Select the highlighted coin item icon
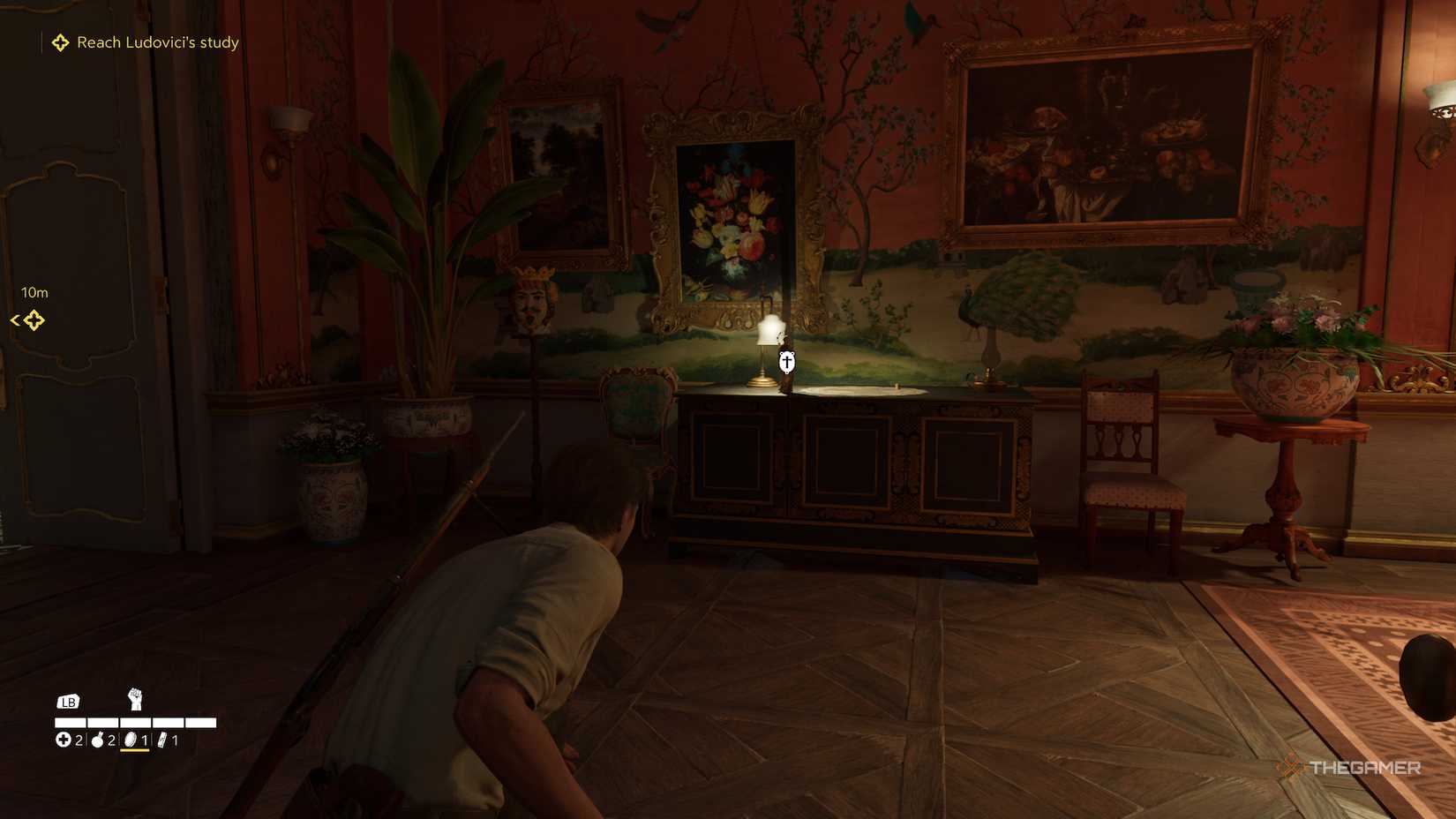This screenshot has width=1456, height=819. 131,740
